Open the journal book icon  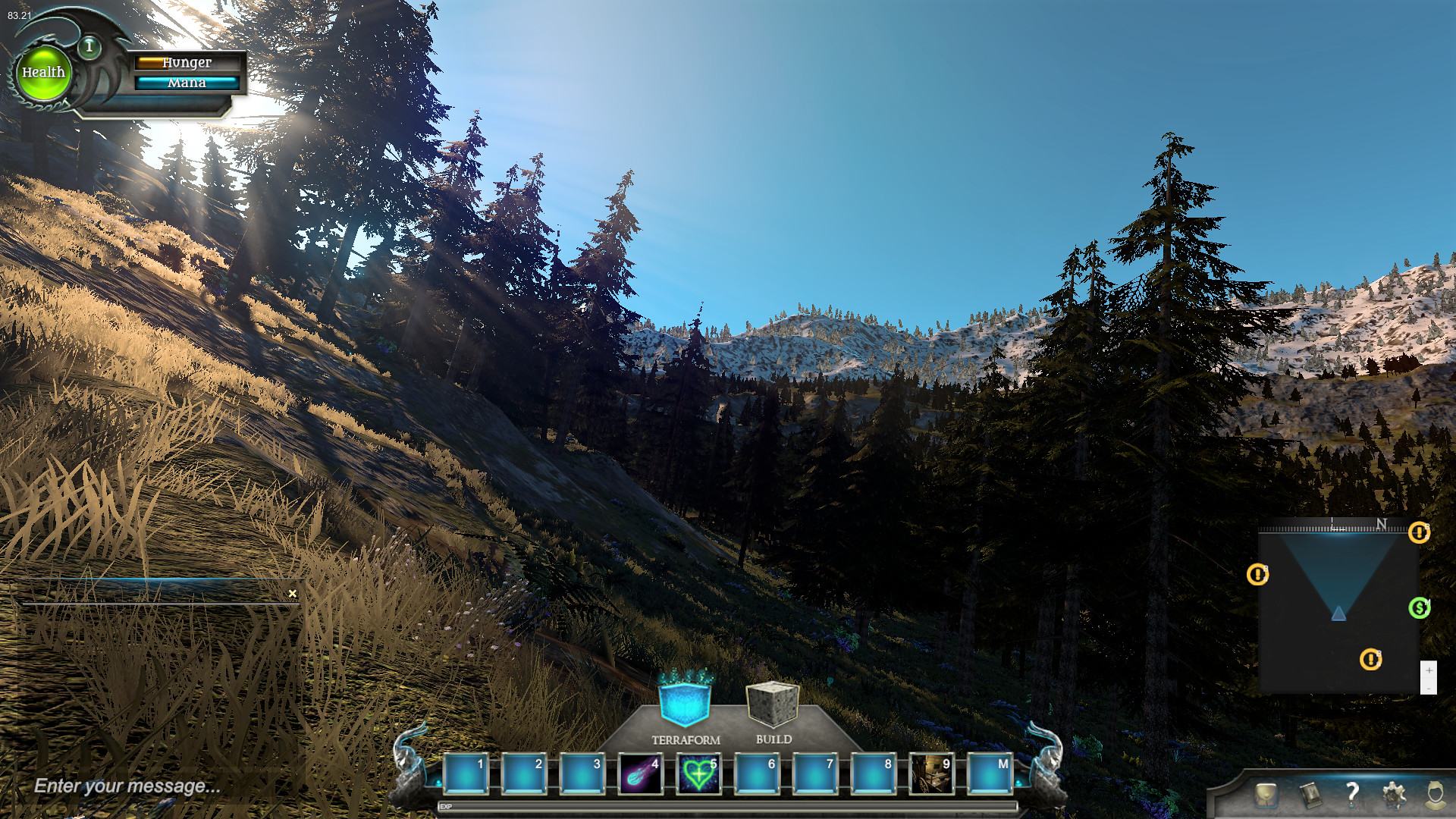pyautogui.click(x=1310, y=795)
